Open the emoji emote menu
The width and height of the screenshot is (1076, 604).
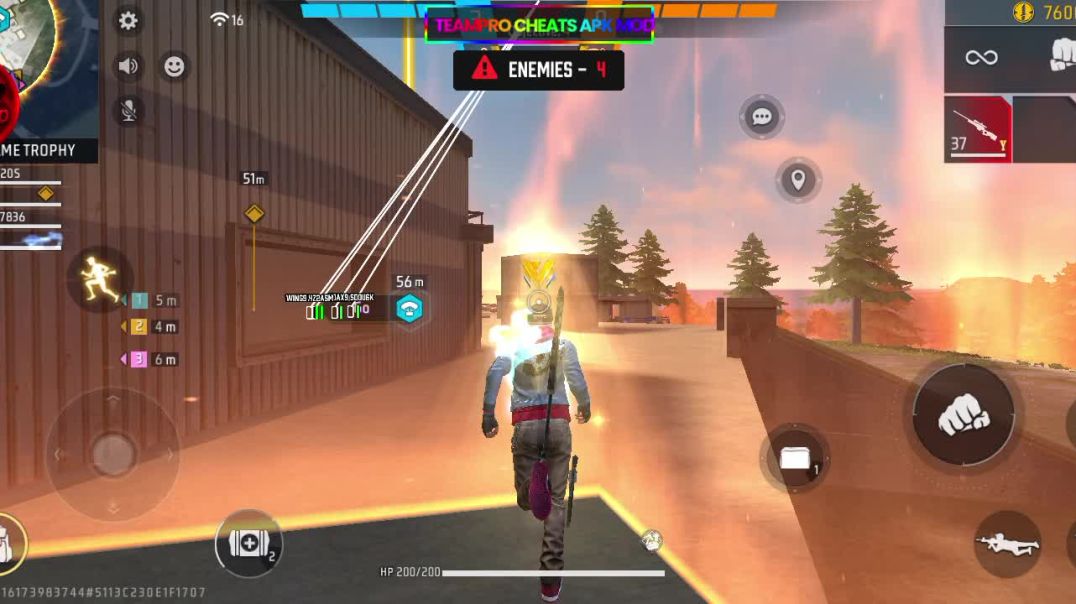tap(174, 66)
